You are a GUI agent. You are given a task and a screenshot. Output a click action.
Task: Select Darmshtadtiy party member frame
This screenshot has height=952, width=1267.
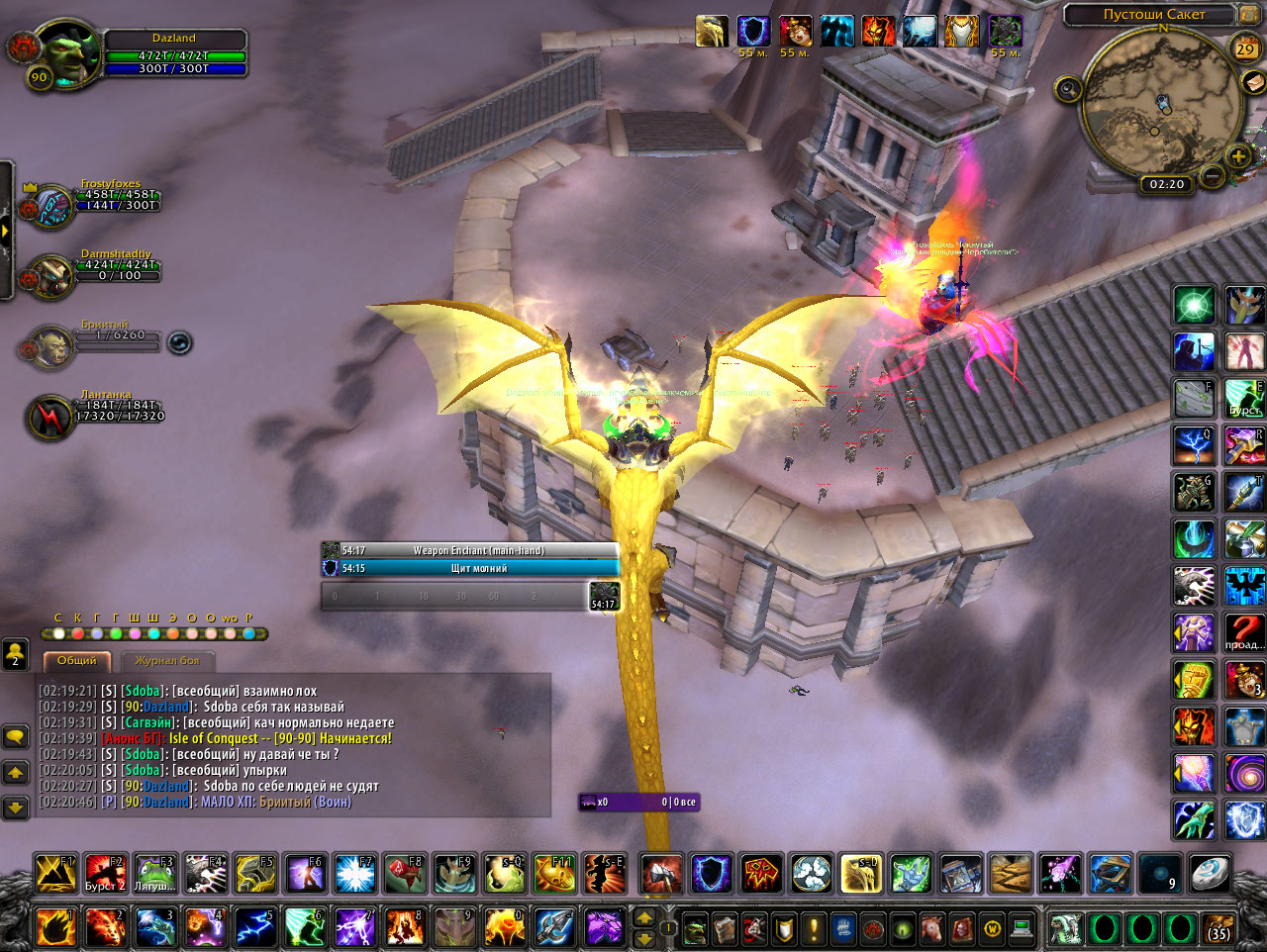pyautogui.click(x=51, y=277)
